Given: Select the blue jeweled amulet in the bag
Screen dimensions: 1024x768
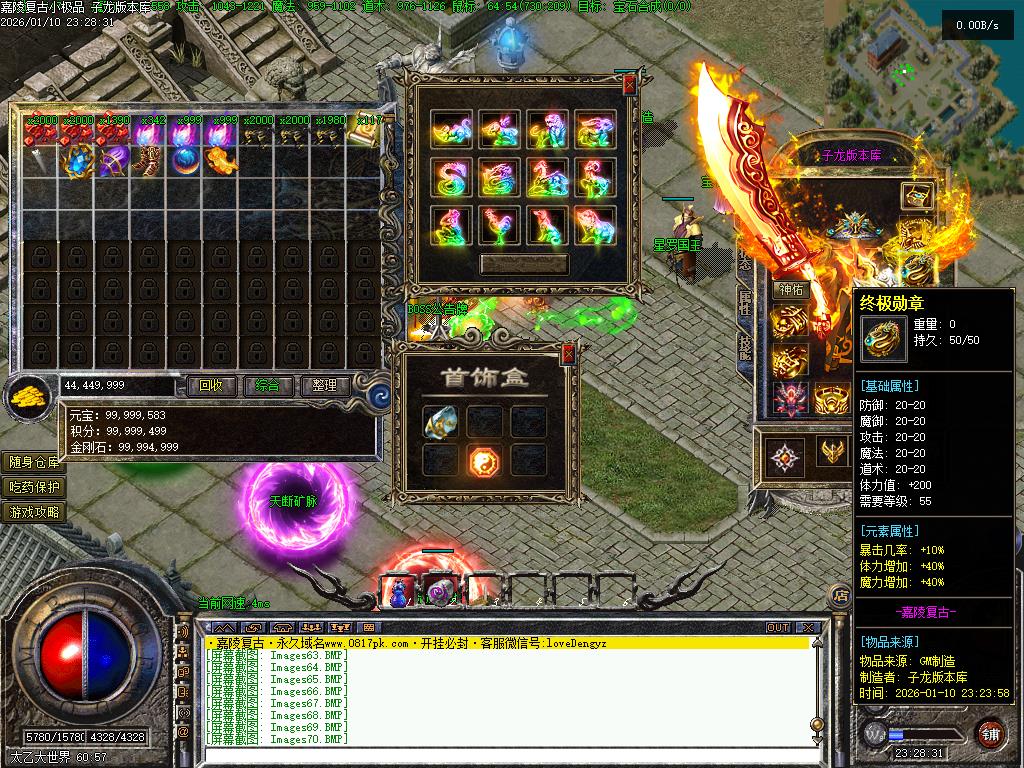Looking at the screenshot, I should (x=77, y=160).
